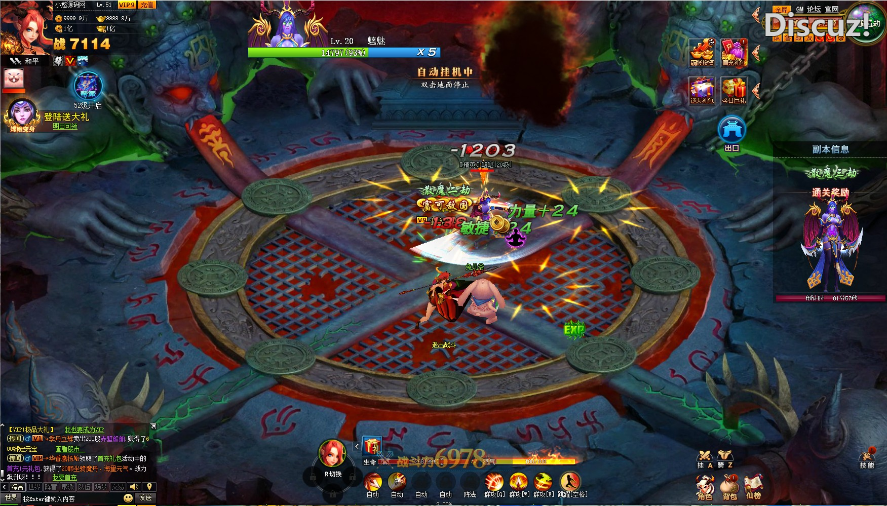
Task: Open the bag icon in bottom-right menu
Action: coord(730,484)
